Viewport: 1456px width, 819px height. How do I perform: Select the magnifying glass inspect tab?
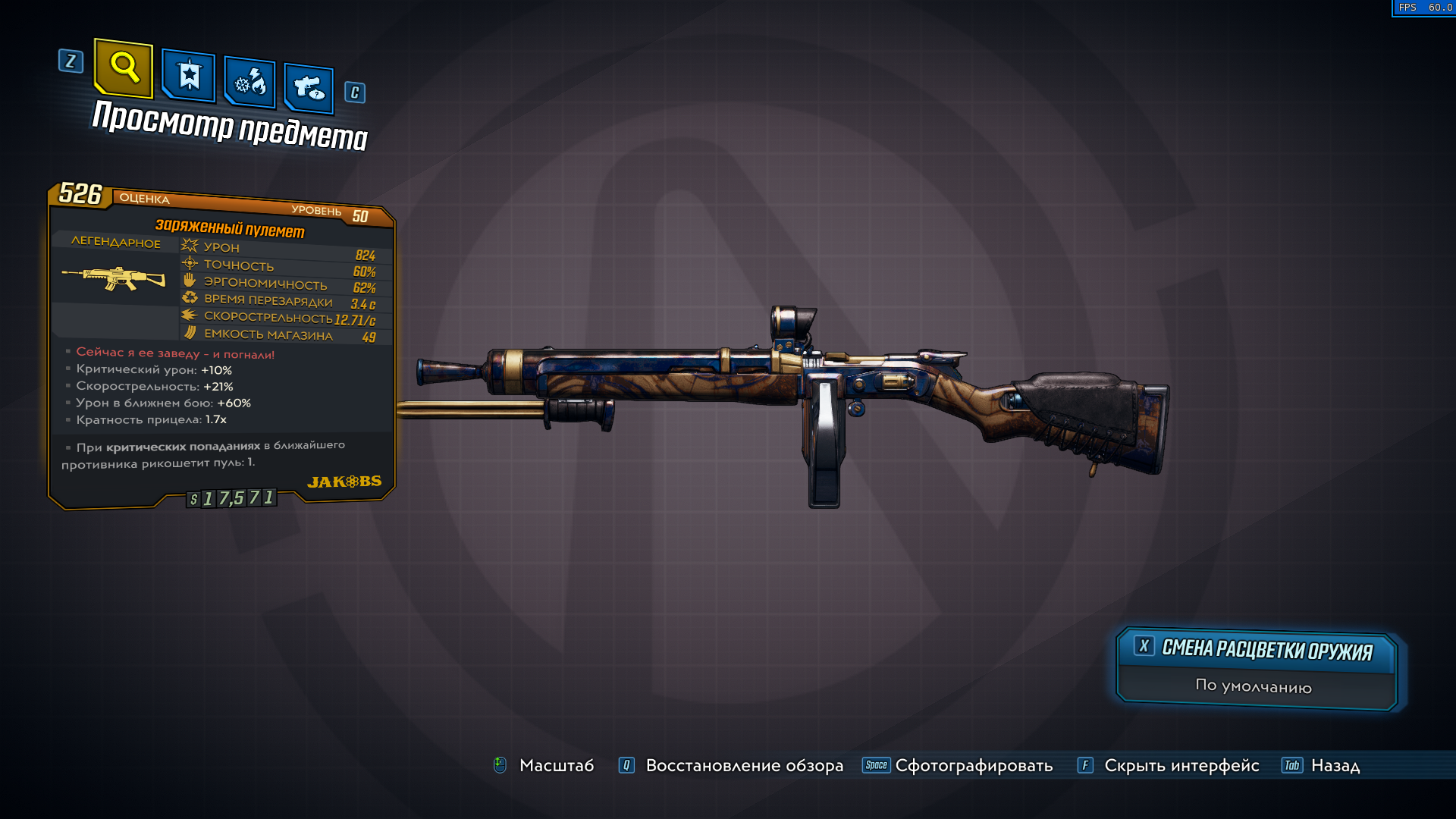pyautogui.click(x=124, y=68)
